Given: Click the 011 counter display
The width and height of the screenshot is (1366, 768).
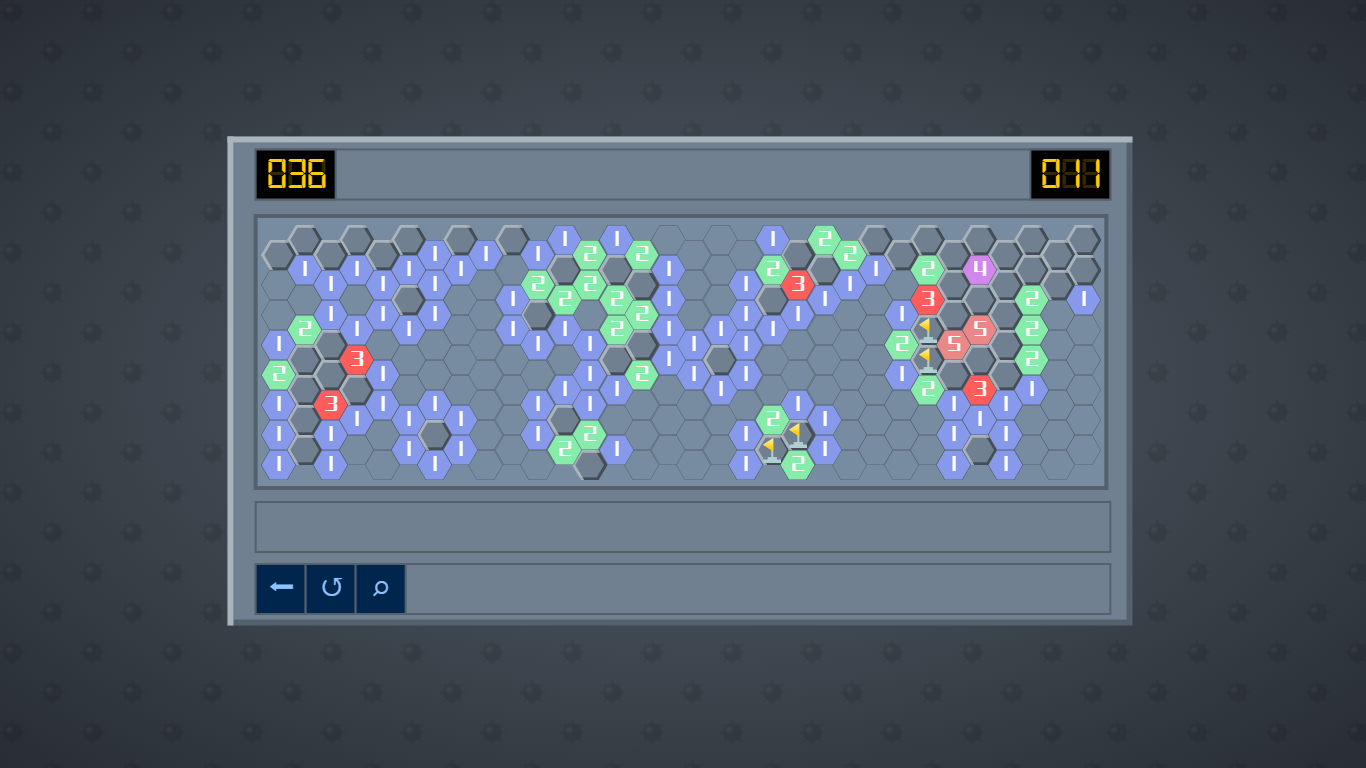Looking at the screenshot, I should (x=1069, y=172).
